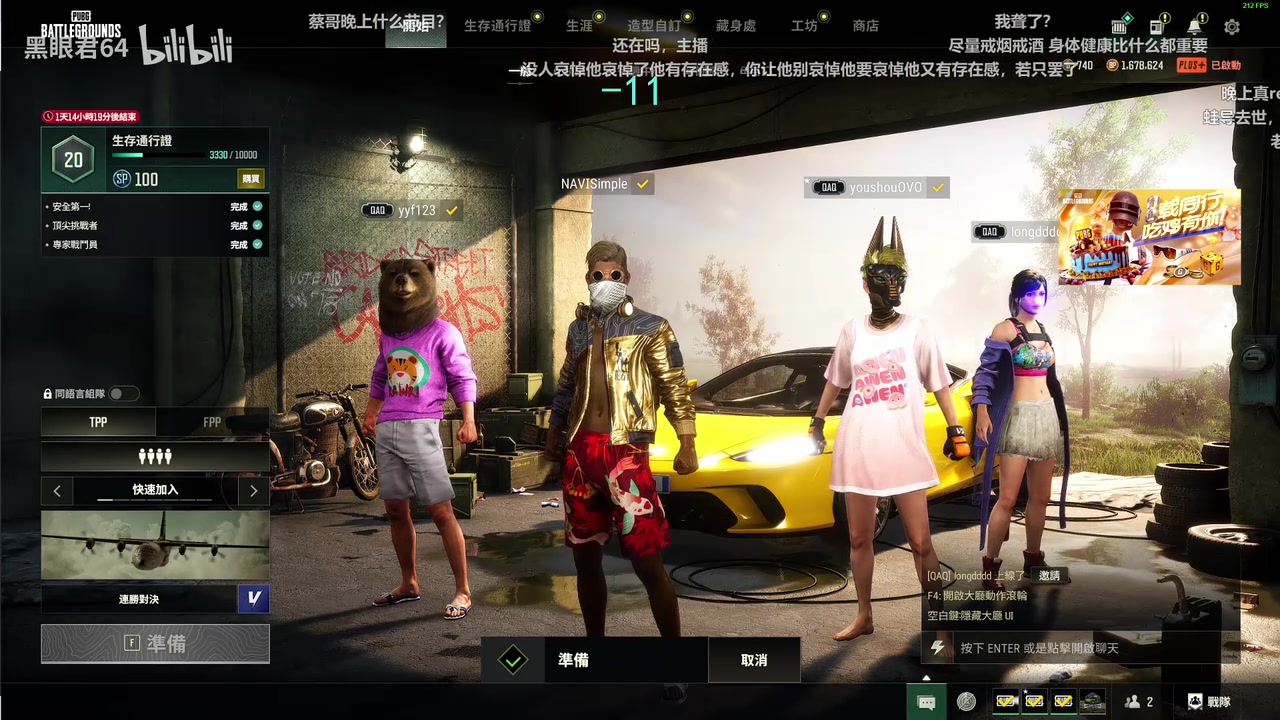Click the right arrow beside 快速加入
Image resolution: width=1280 pixels, height=720 pixels.
[x=253, y=490]
